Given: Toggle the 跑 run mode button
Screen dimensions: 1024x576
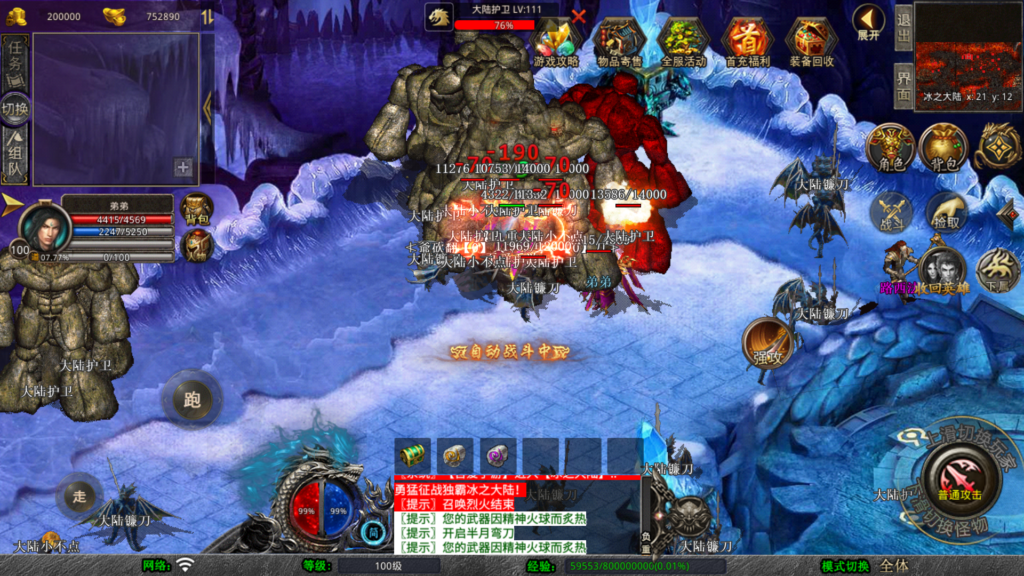Looking at the screenshot, I should (192, 399).
